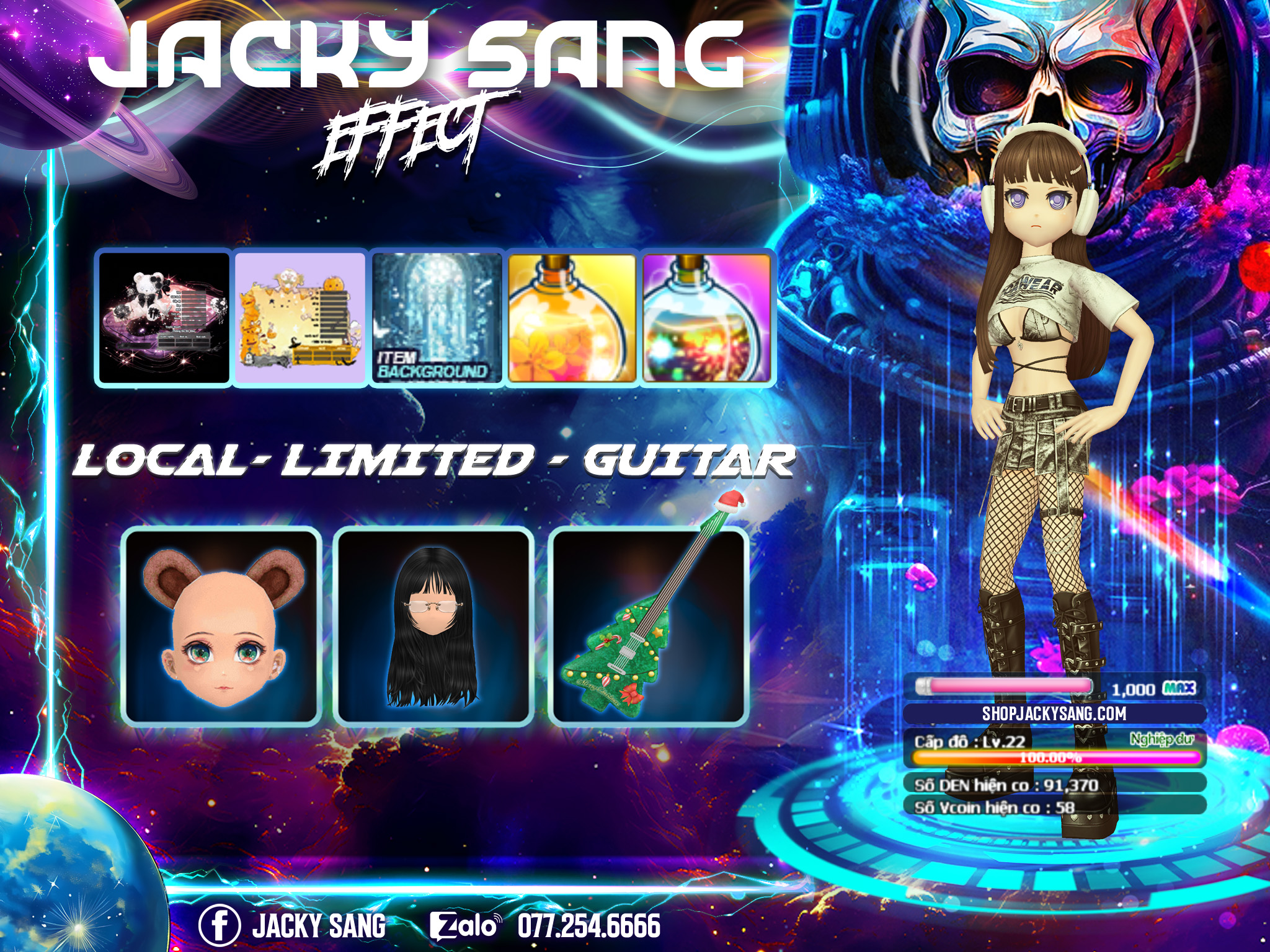Click the Facebook logo icon

coord(219,925)
